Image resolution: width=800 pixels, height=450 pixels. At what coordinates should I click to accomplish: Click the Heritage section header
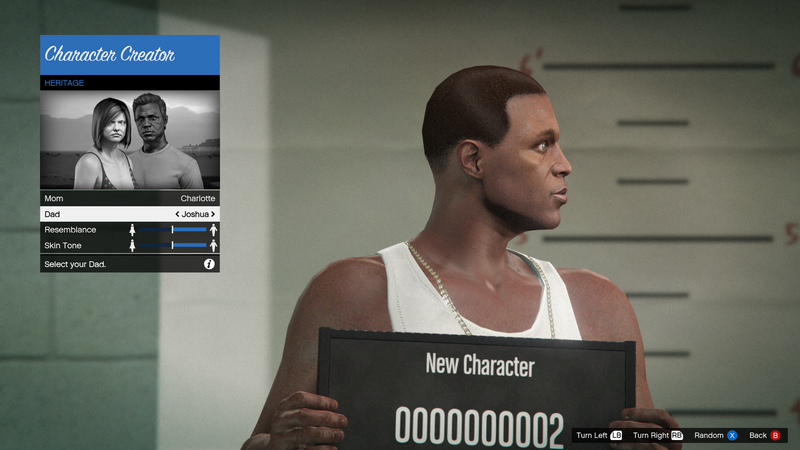point(129,83)
